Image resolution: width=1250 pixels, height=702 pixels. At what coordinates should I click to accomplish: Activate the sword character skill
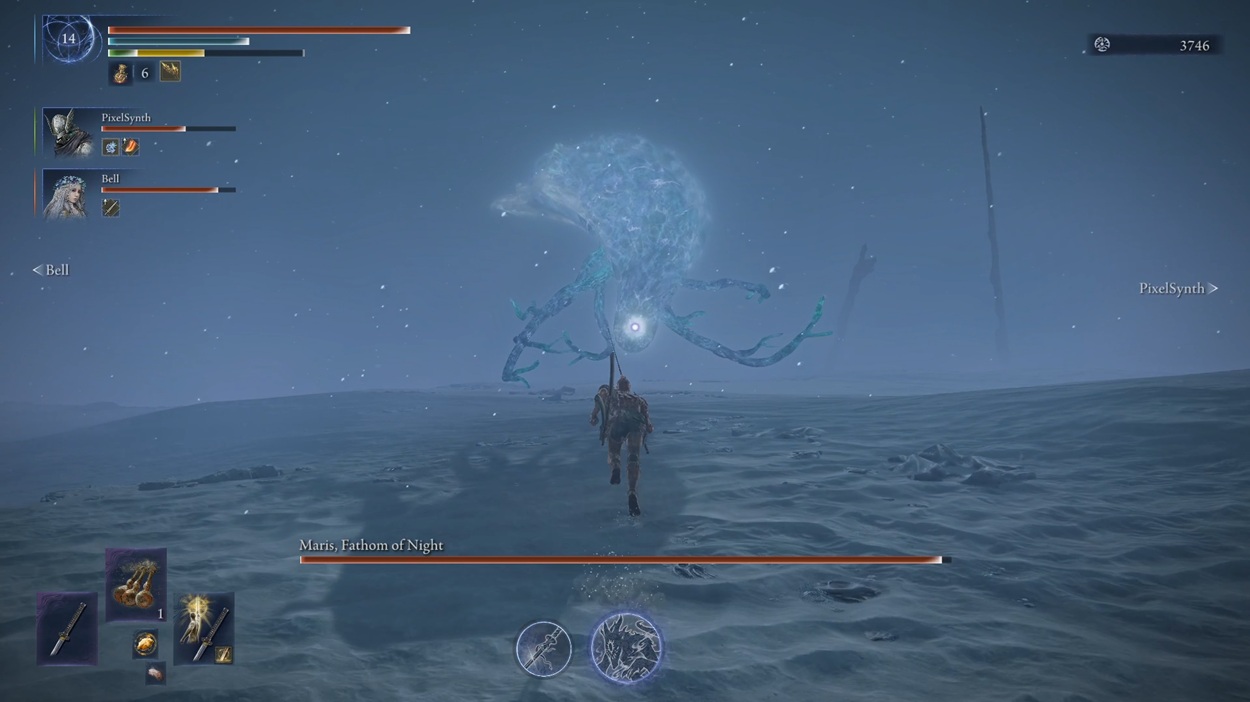point(543,648)
